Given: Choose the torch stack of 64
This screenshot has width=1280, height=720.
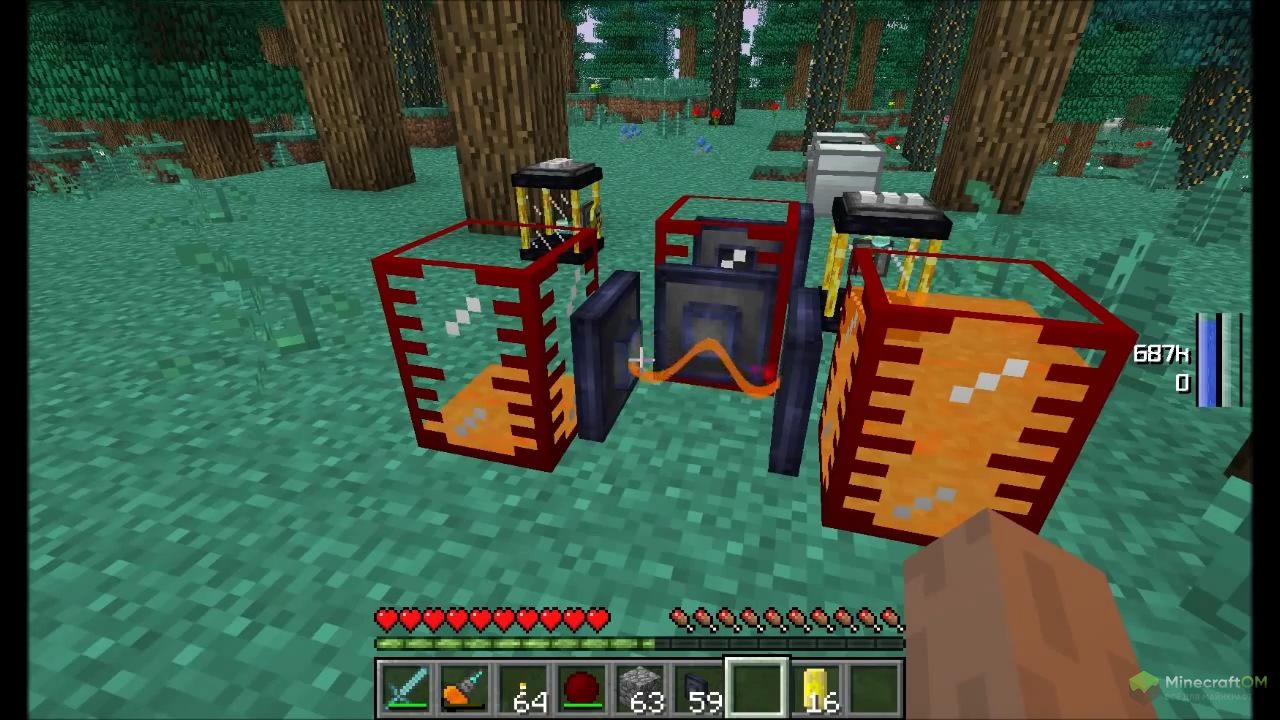Looking at the screenshot, I should coord(523,689).
